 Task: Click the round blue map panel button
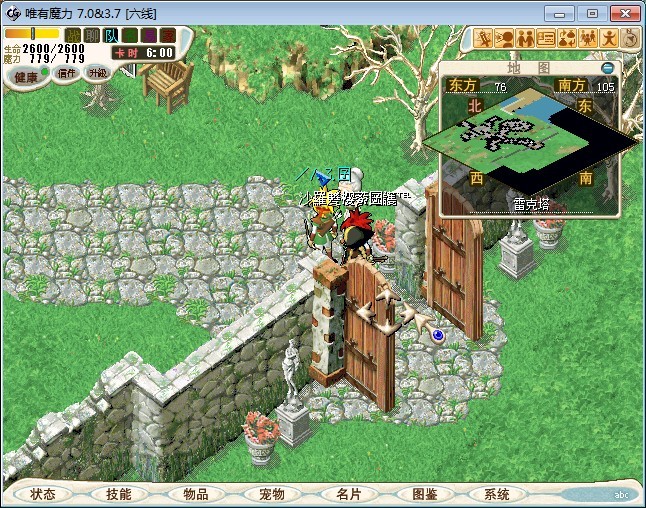[x=607, y=68]
